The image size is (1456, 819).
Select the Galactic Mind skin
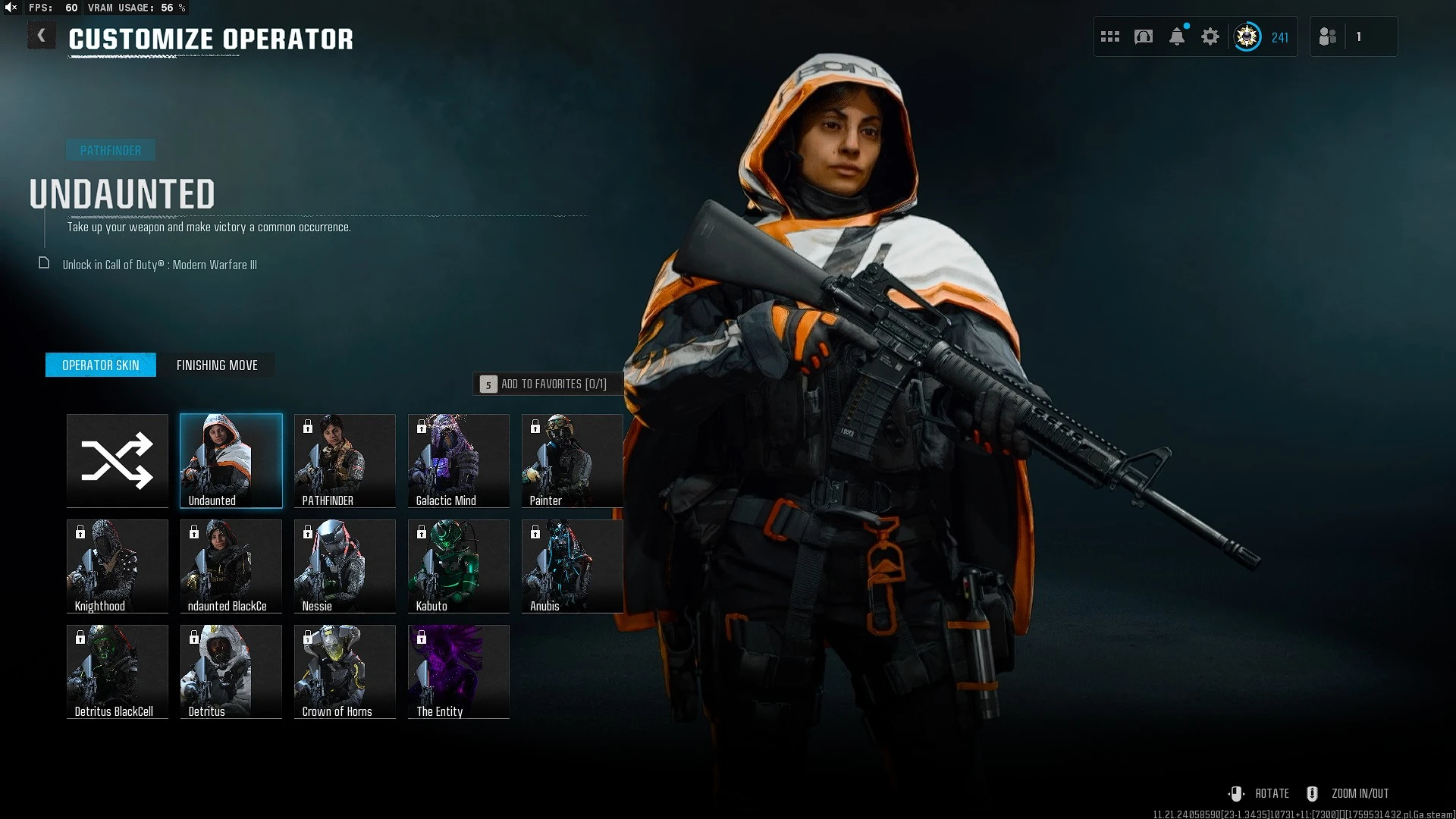[x=459, y=460]
